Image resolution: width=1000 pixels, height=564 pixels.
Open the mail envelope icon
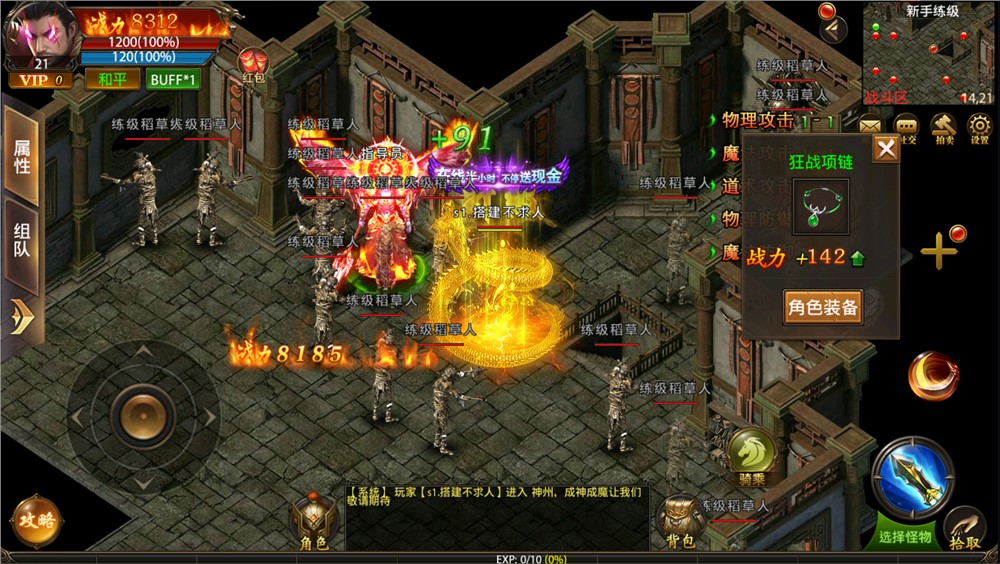869,127
